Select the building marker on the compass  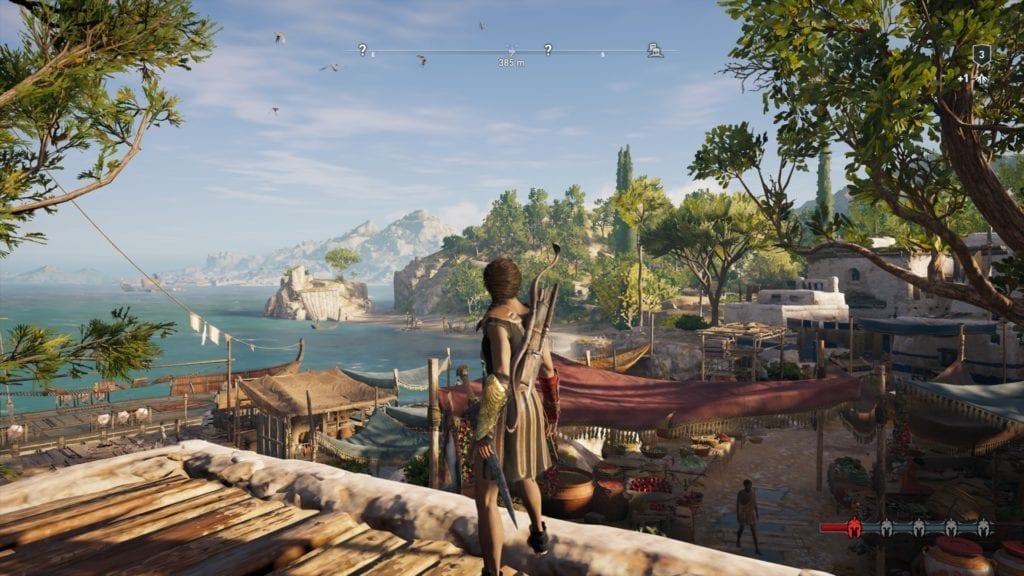point(654,49)
